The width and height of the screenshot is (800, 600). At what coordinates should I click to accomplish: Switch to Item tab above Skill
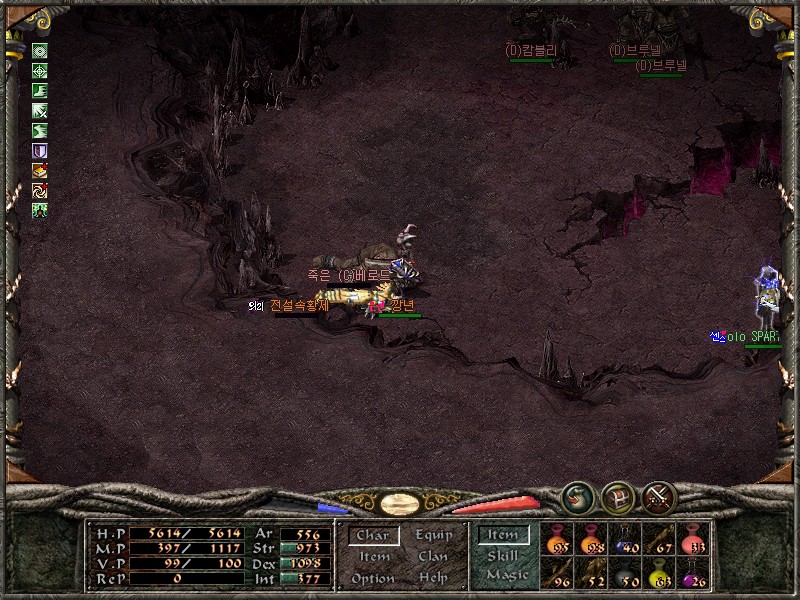click(503, 535)
